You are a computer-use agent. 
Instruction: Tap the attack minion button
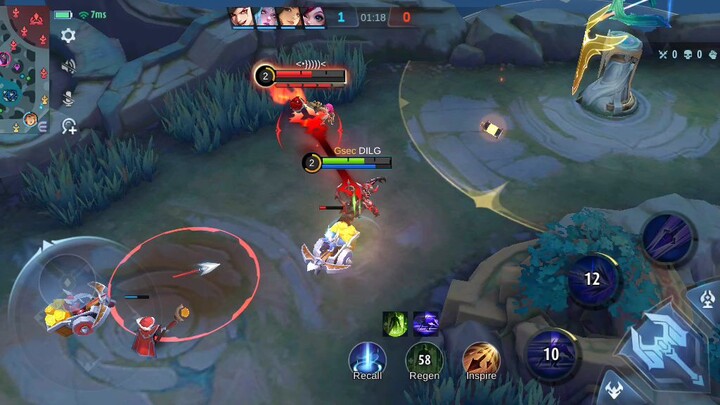tap(612, 390)
